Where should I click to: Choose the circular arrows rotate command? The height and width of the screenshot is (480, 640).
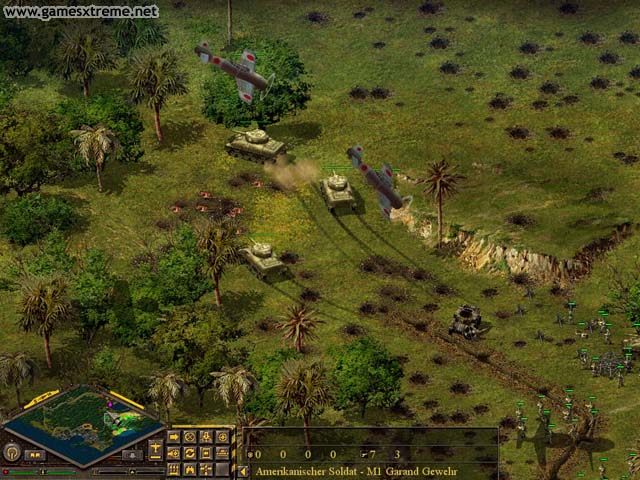pos(189,453)
